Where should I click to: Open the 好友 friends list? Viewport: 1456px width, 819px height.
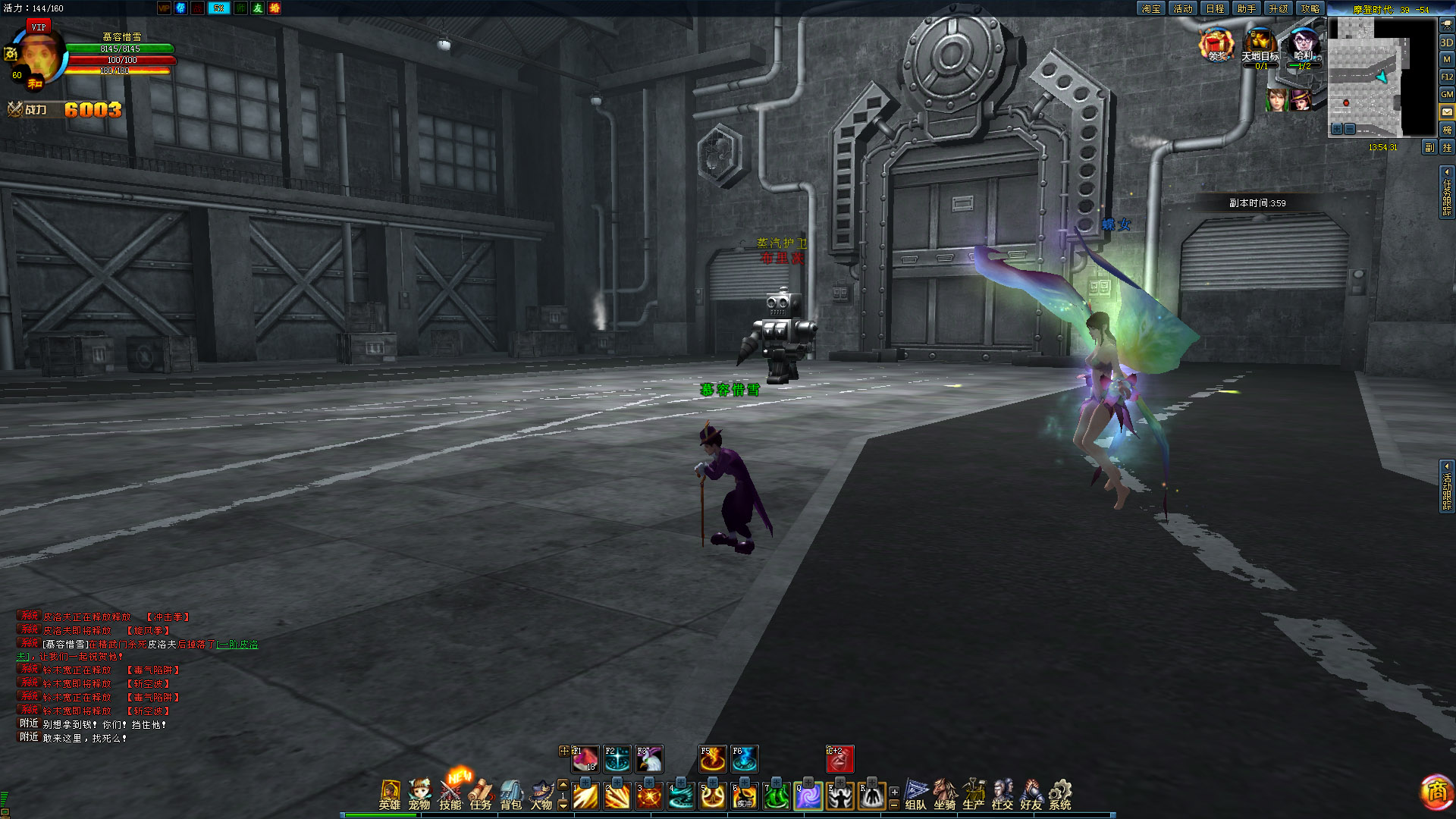point(1031,794)
